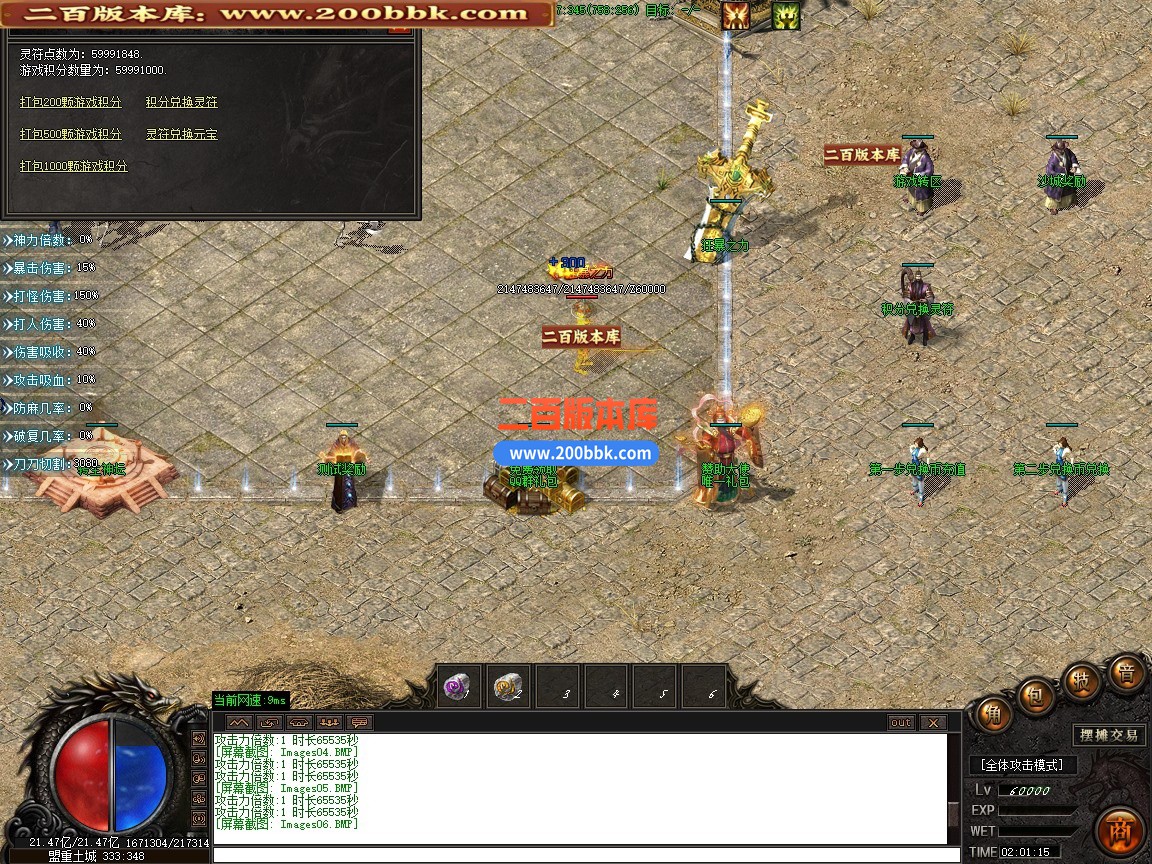Open the 摆摊交易 stall trade button
This screenshot has height=864, width=1152.
tap(1109, 735)
